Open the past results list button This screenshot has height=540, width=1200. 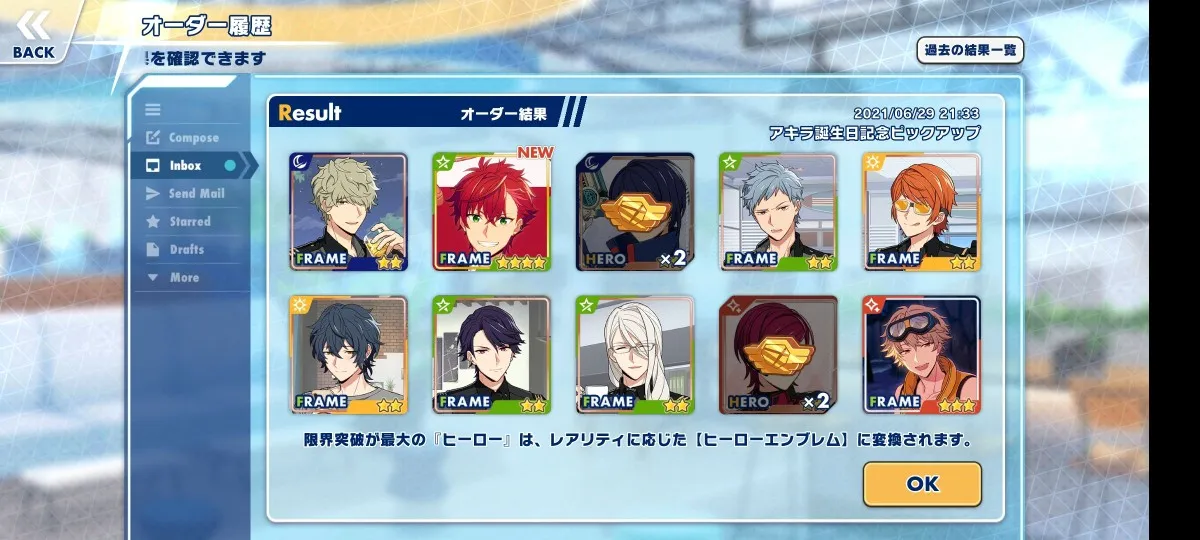(x=970, y=50)
